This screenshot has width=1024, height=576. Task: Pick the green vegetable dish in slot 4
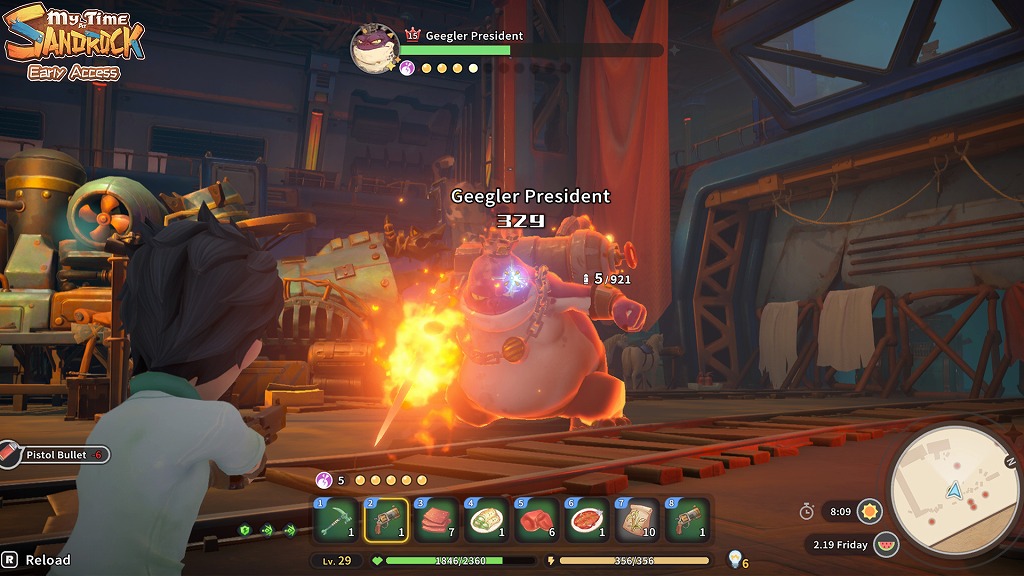click(x=487, y=520)
